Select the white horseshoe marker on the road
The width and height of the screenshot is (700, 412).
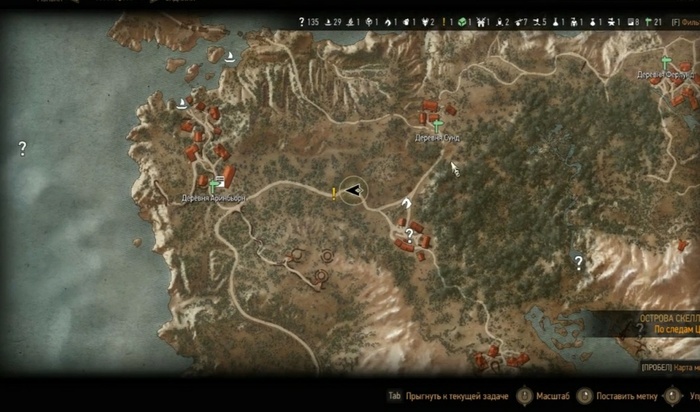(x=406, y=202)
